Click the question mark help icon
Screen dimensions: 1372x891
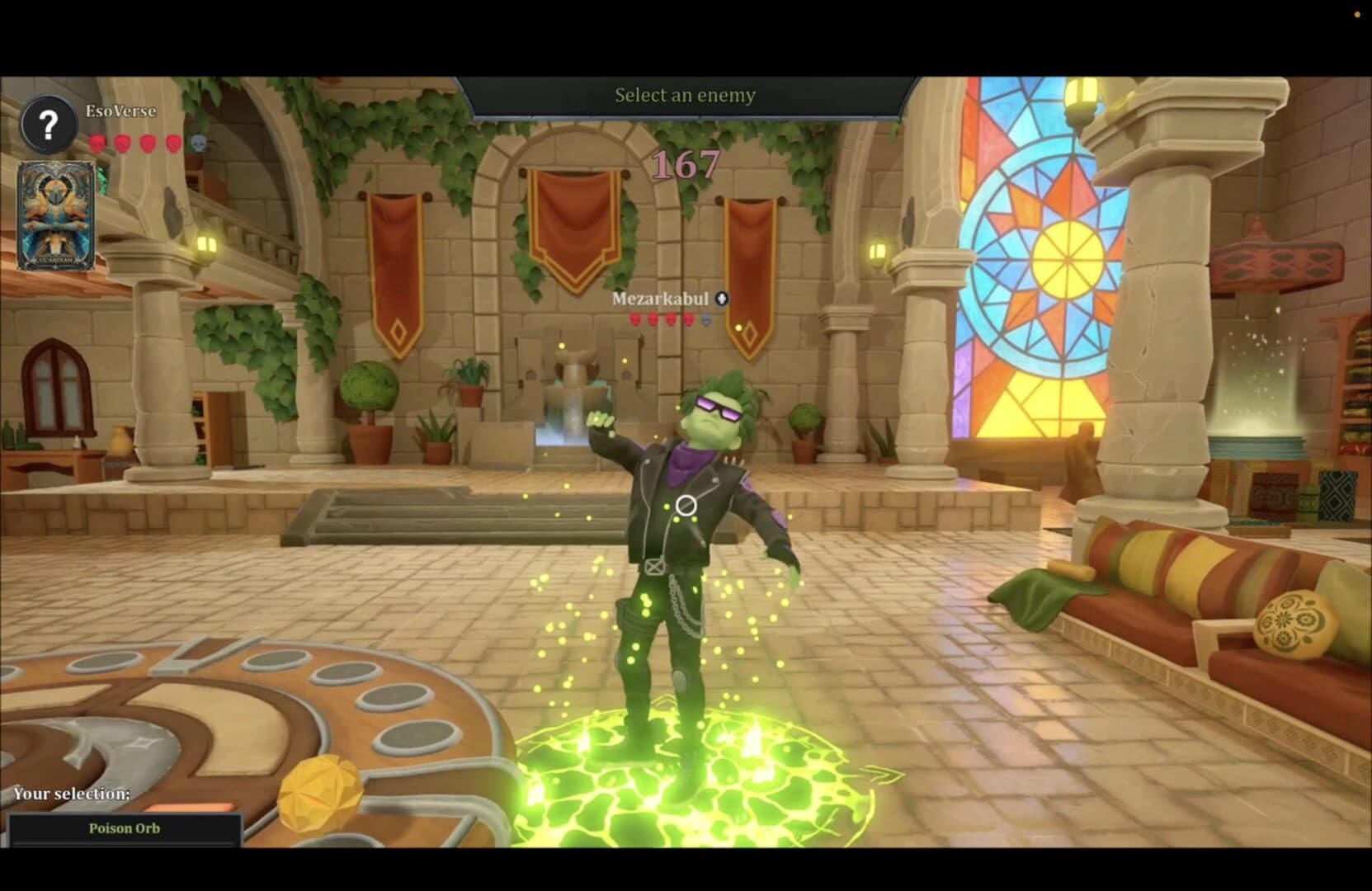[x=48, y=125]
